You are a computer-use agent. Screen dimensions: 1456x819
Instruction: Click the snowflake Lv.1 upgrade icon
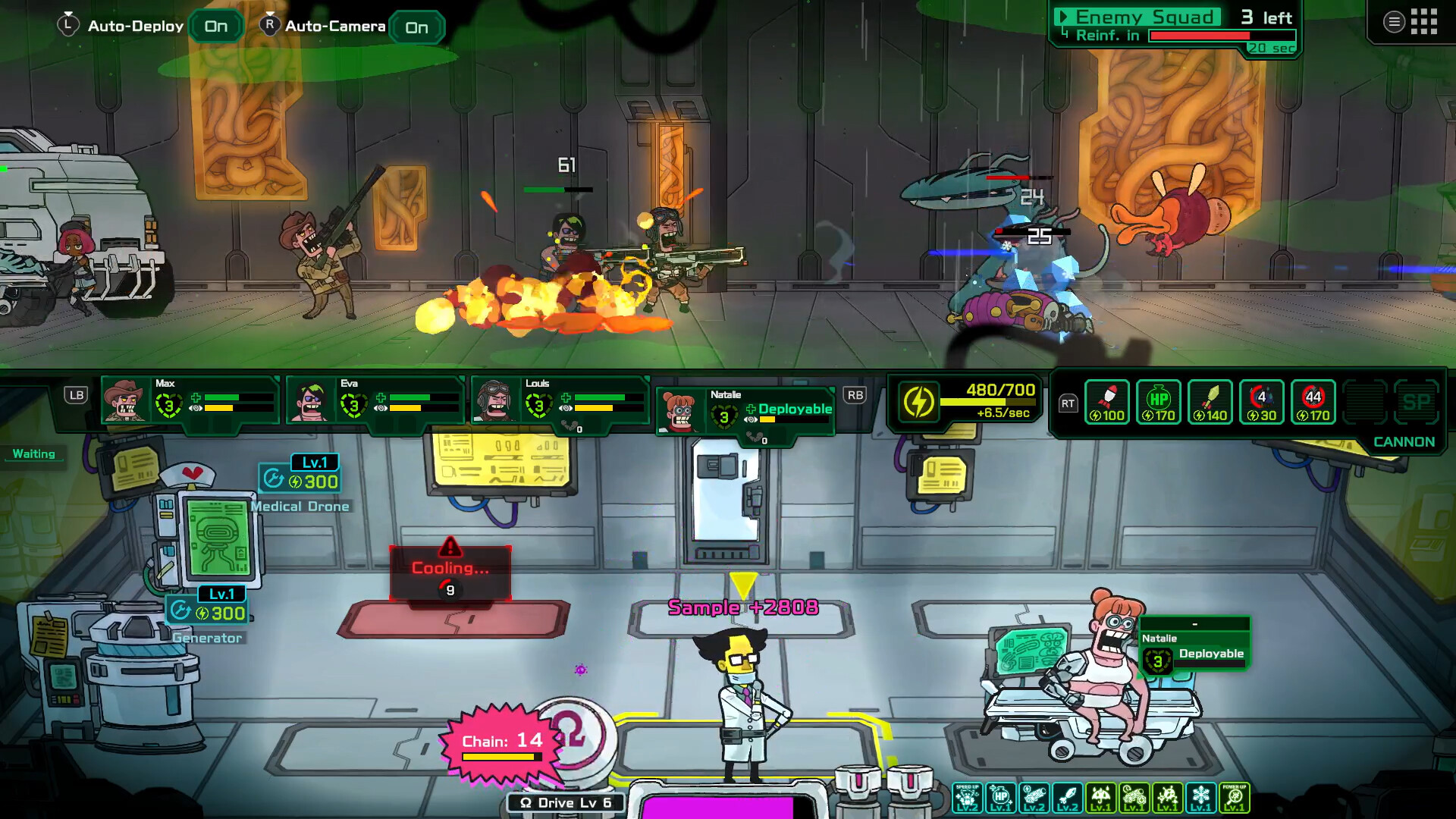pyautogui.click(x=1201, y=798)
